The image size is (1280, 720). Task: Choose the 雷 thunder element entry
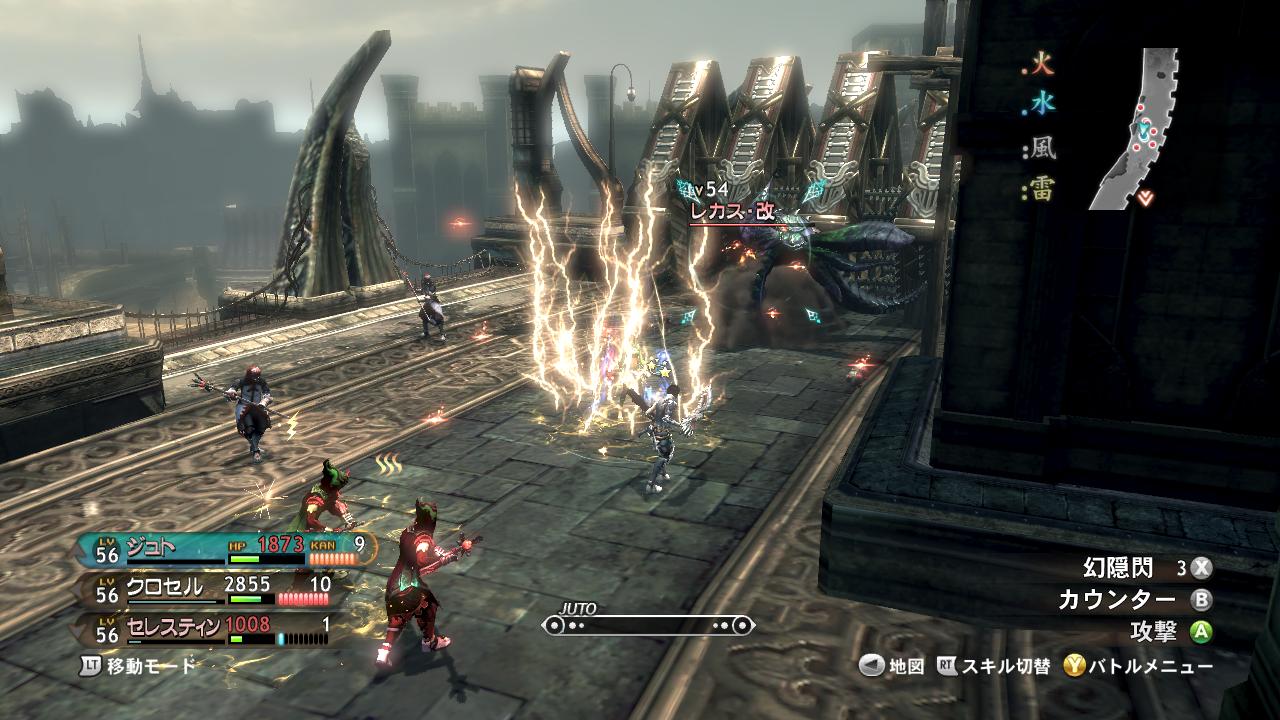coord(1044,191)
